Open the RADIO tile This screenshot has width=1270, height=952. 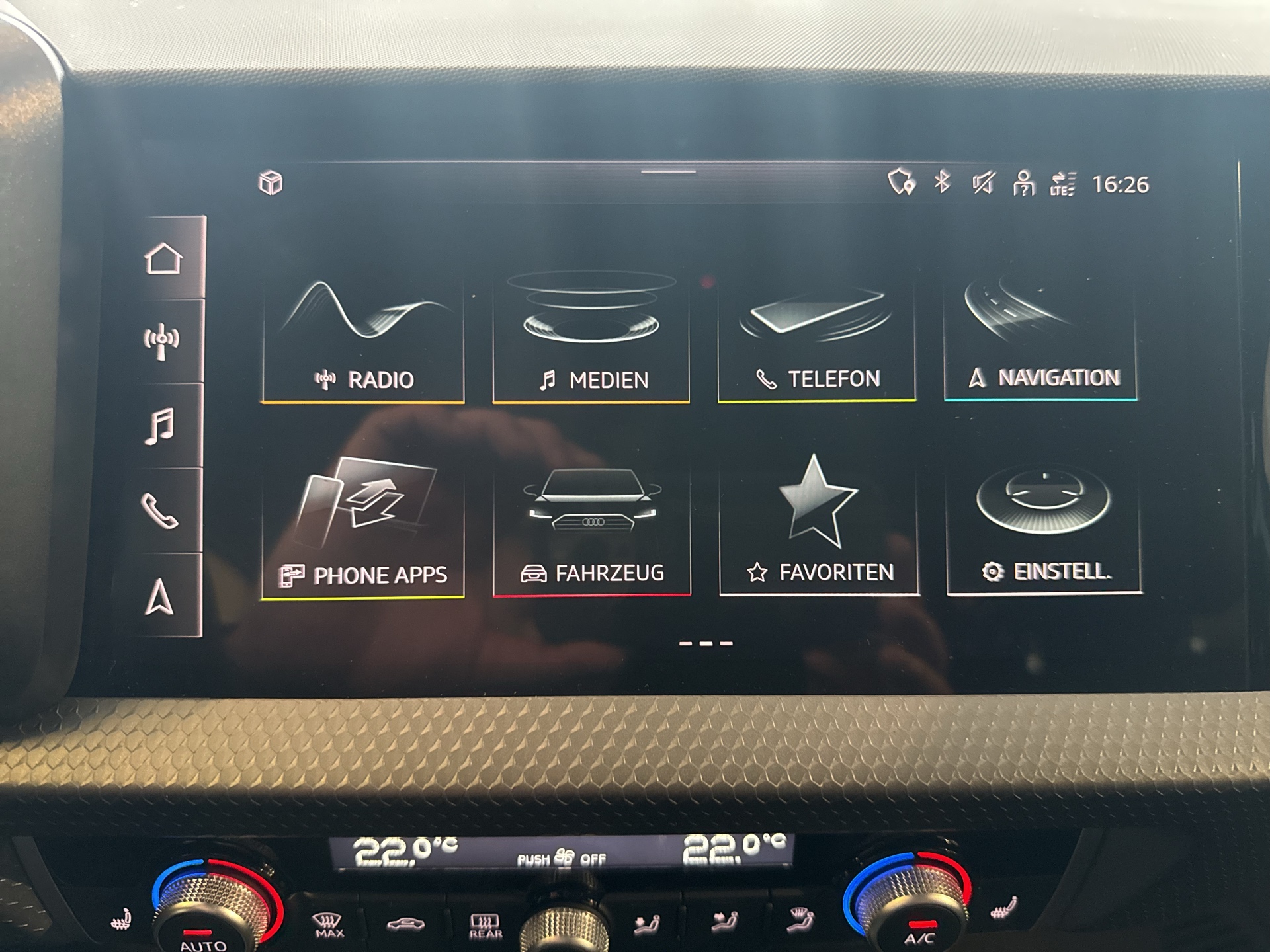coord(363,340)
